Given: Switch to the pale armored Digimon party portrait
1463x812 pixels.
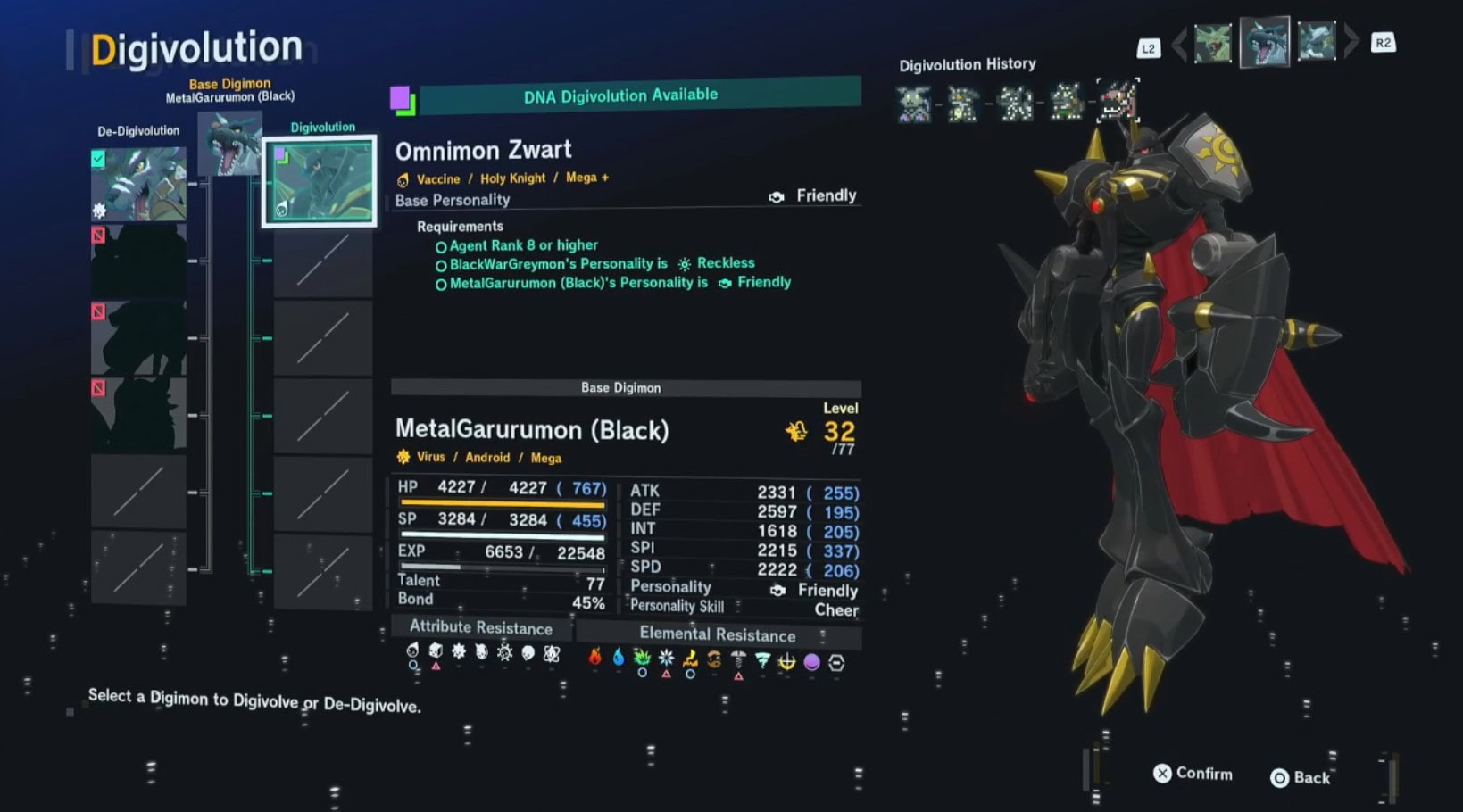Looking at the screenshot, I should tap(1317, 42).
